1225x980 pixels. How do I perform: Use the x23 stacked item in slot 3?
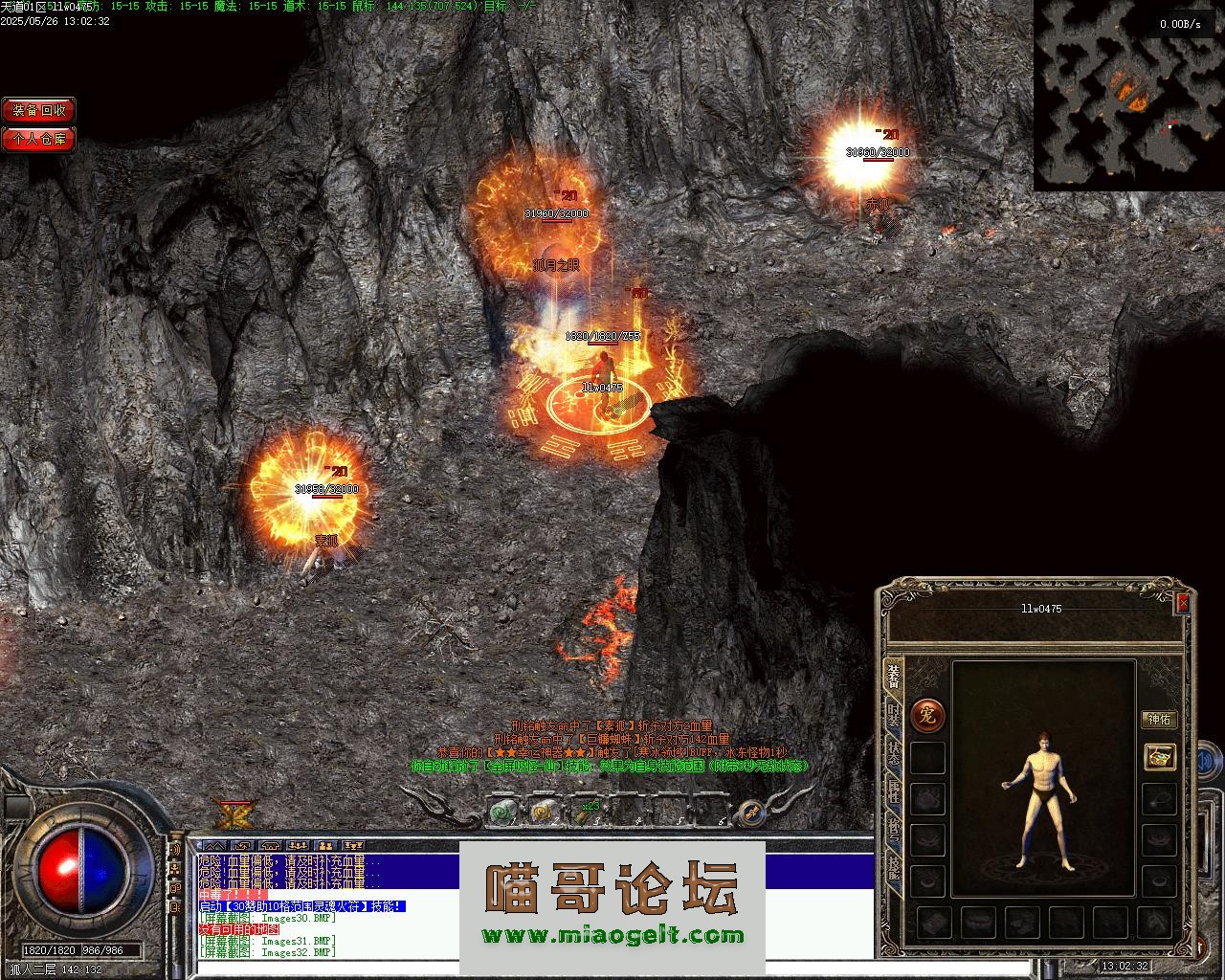(586, 813)
